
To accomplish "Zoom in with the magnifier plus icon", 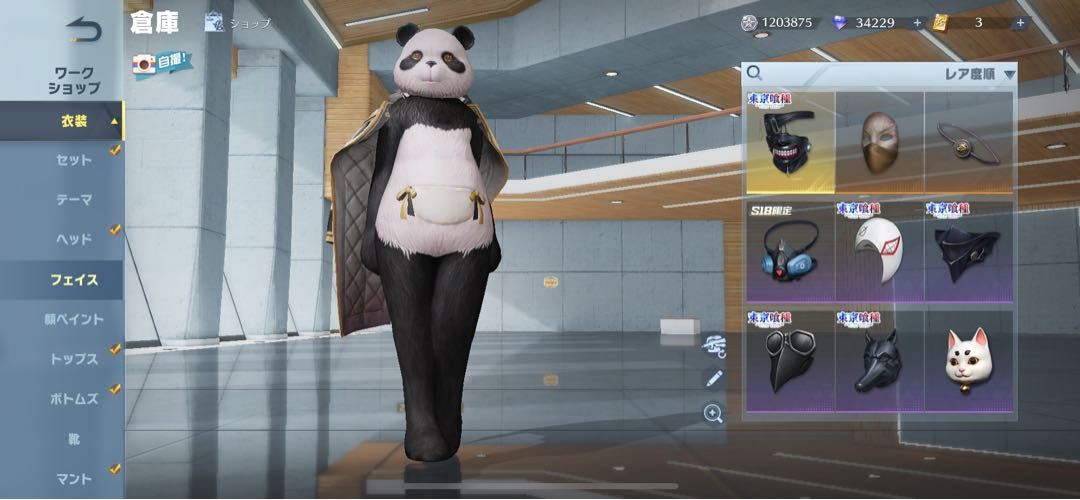I will point(713,413).
